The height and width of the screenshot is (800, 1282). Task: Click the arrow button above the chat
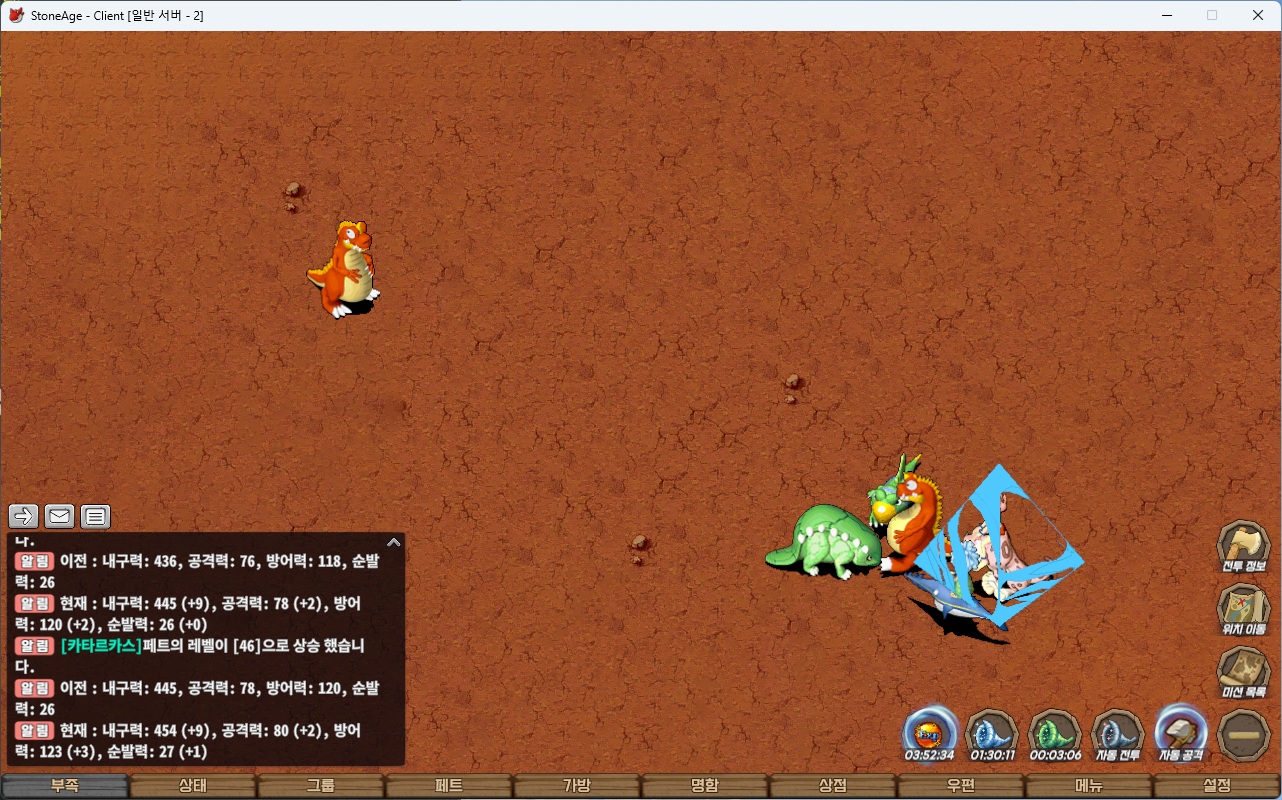point(24,516)
